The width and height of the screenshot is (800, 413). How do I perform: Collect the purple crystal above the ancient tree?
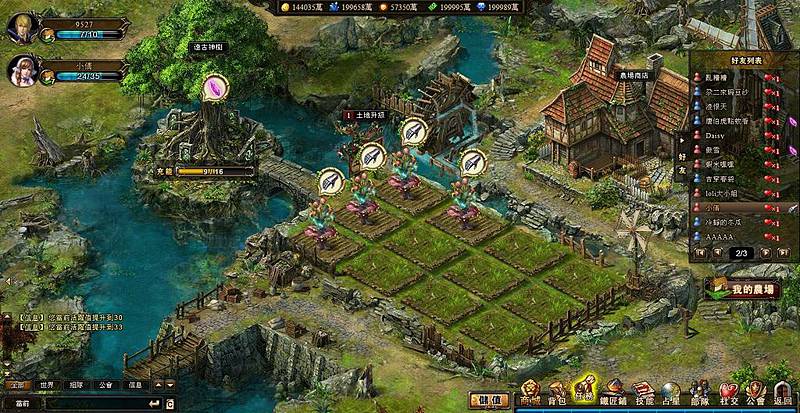[x=214, y=88]
